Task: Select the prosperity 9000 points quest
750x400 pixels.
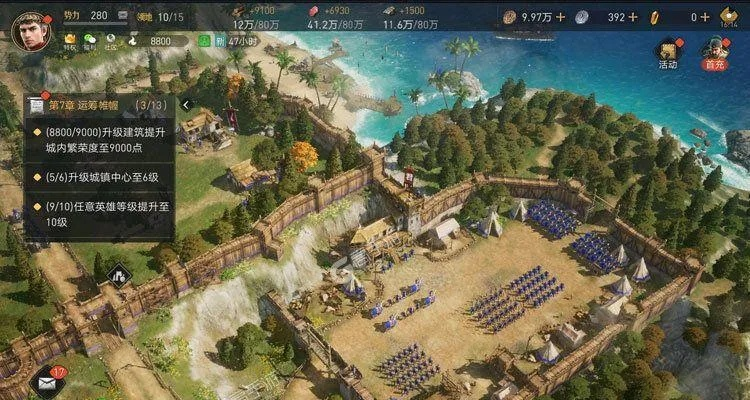Action: tap(100, 142)
